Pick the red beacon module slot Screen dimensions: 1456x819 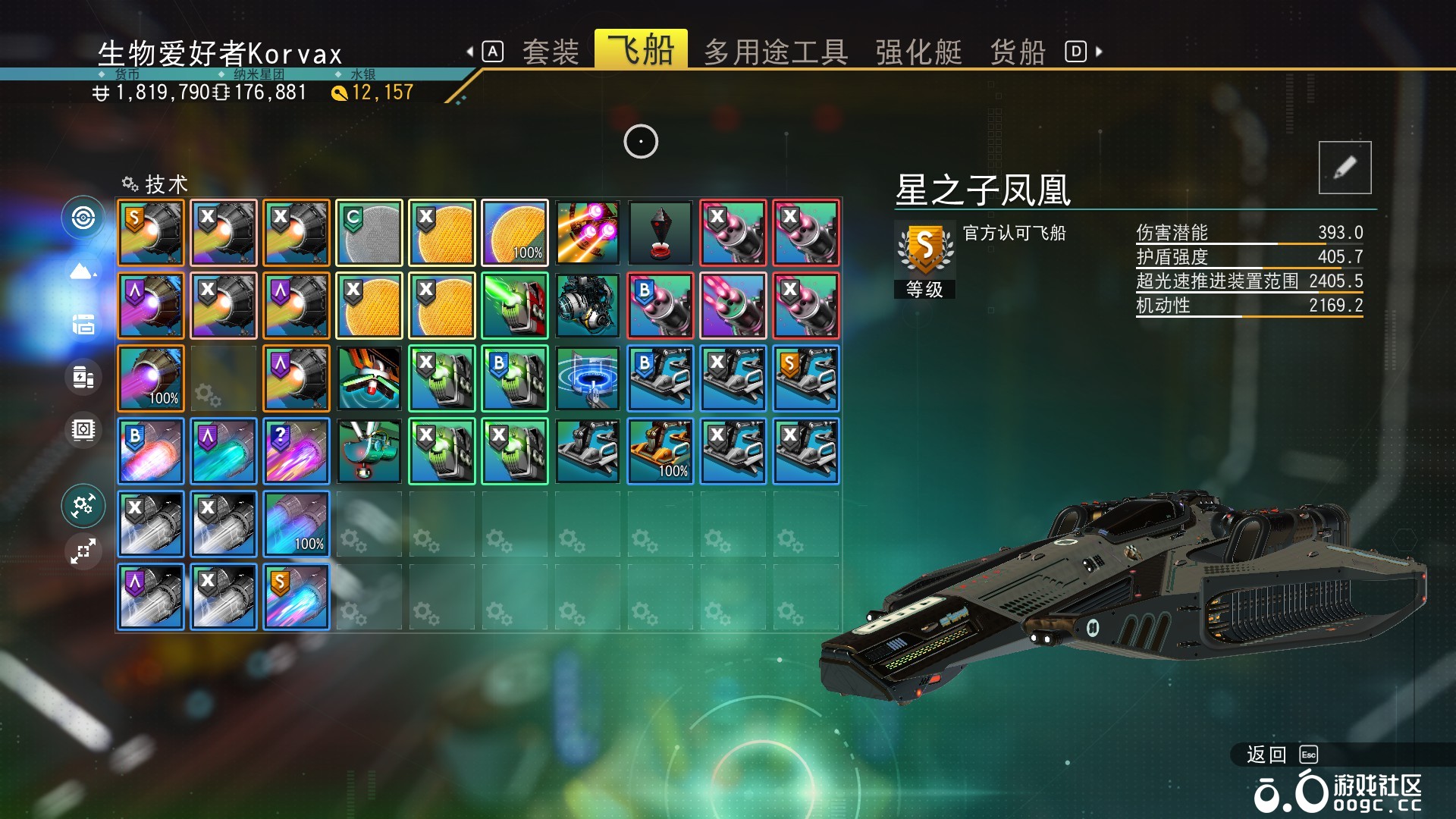(x=661, y=233)
